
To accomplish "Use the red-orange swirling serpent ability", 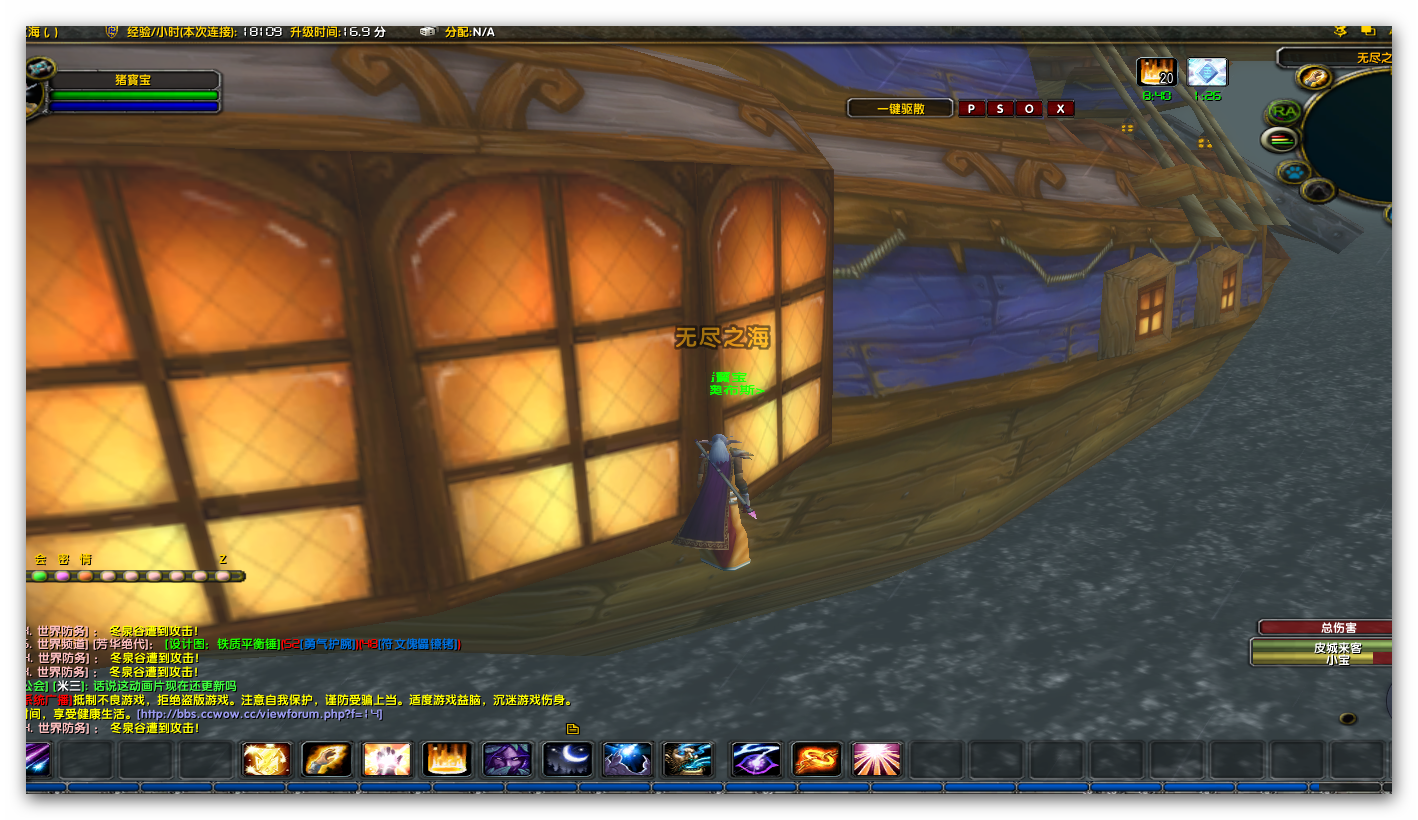I will pyautogui.click(x=817, y=760).
